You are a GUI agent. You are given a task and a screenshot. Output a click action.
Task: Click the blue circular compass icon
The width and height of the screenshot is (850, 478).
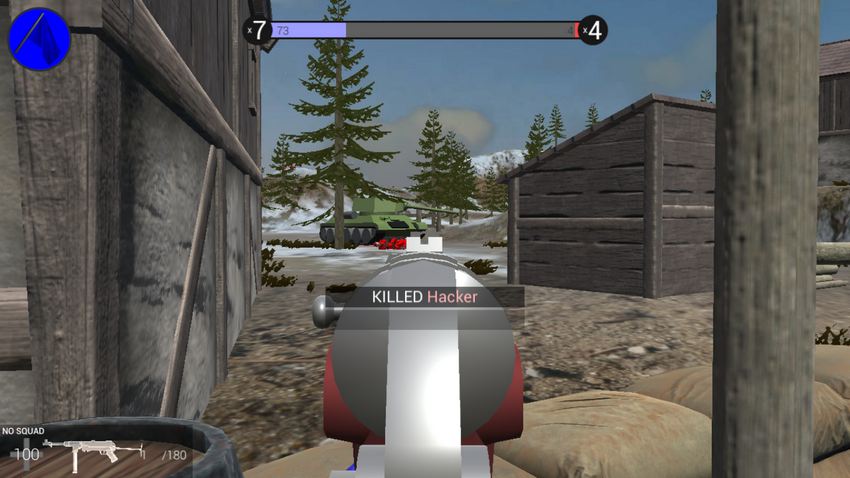click(39, 39)
